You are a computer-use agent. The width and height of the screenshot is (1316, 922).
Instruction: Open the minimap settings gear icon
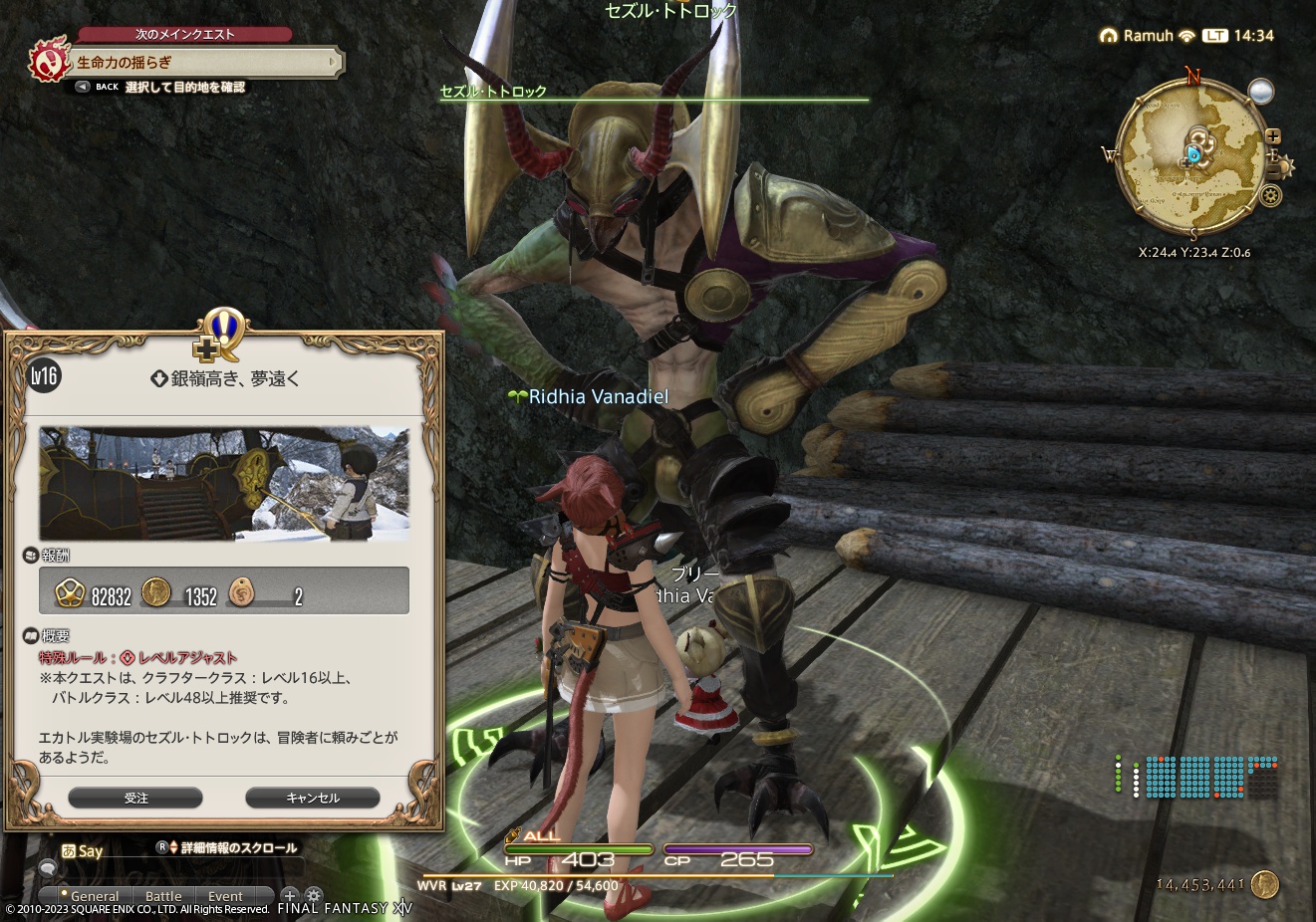[x=1270, y=197]
